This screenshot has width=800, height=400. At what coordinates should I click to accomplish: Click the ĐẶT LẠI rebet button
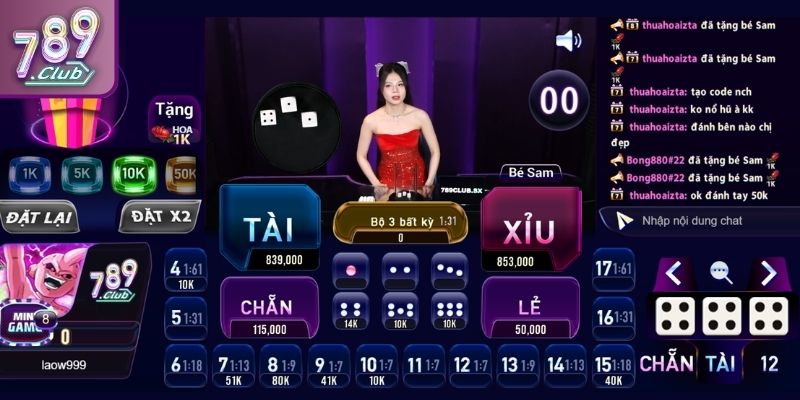click(39, 217)
